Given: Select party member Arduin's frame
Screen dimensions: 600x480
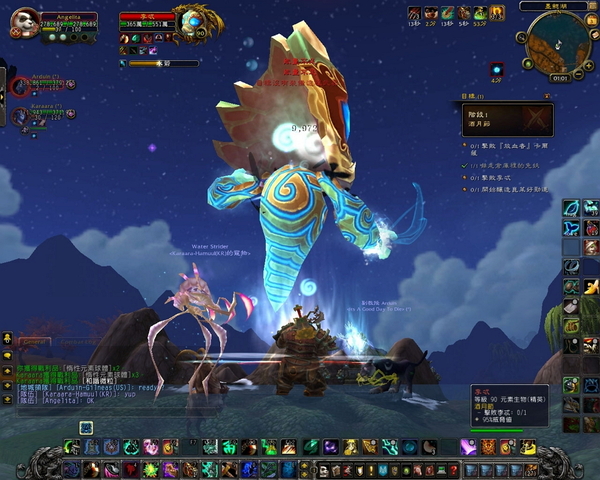Looking at the screenshot, I should pos(20,86).
